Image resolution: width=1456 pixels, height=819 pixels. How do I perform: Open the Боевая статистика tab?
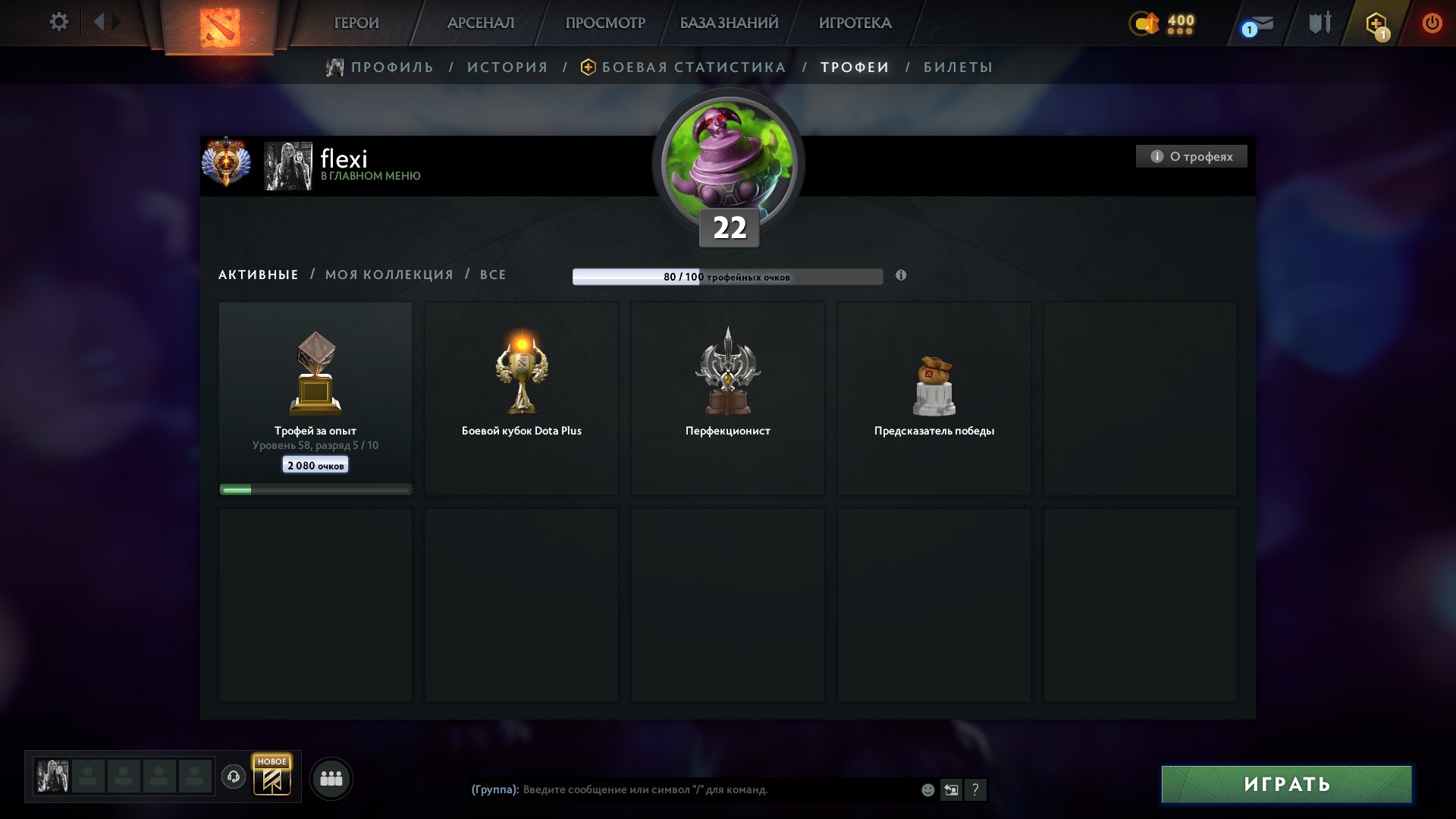click(693, 67)
